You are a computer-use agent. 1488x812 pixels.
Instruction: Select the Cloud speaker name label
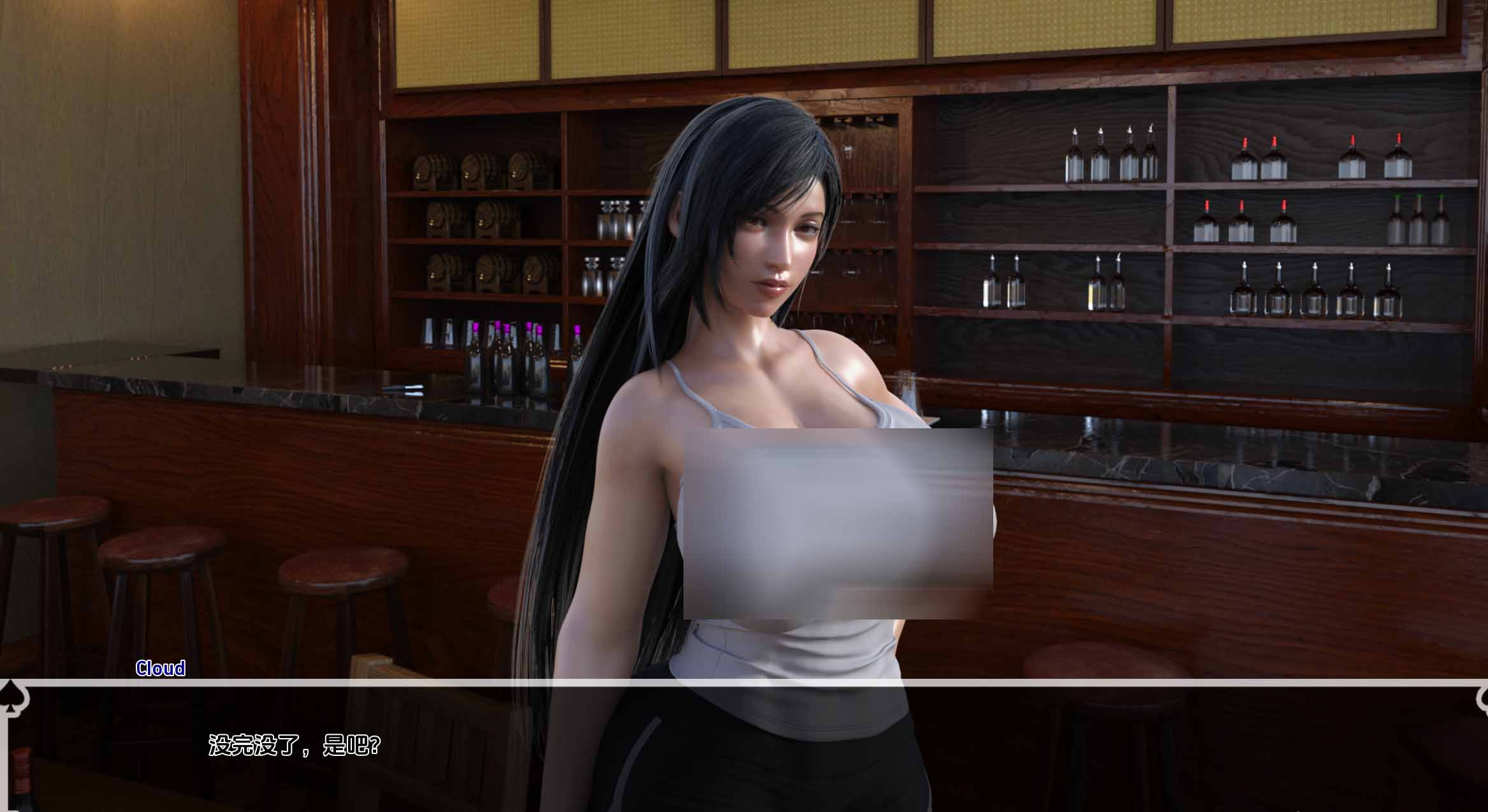[160, 669]
